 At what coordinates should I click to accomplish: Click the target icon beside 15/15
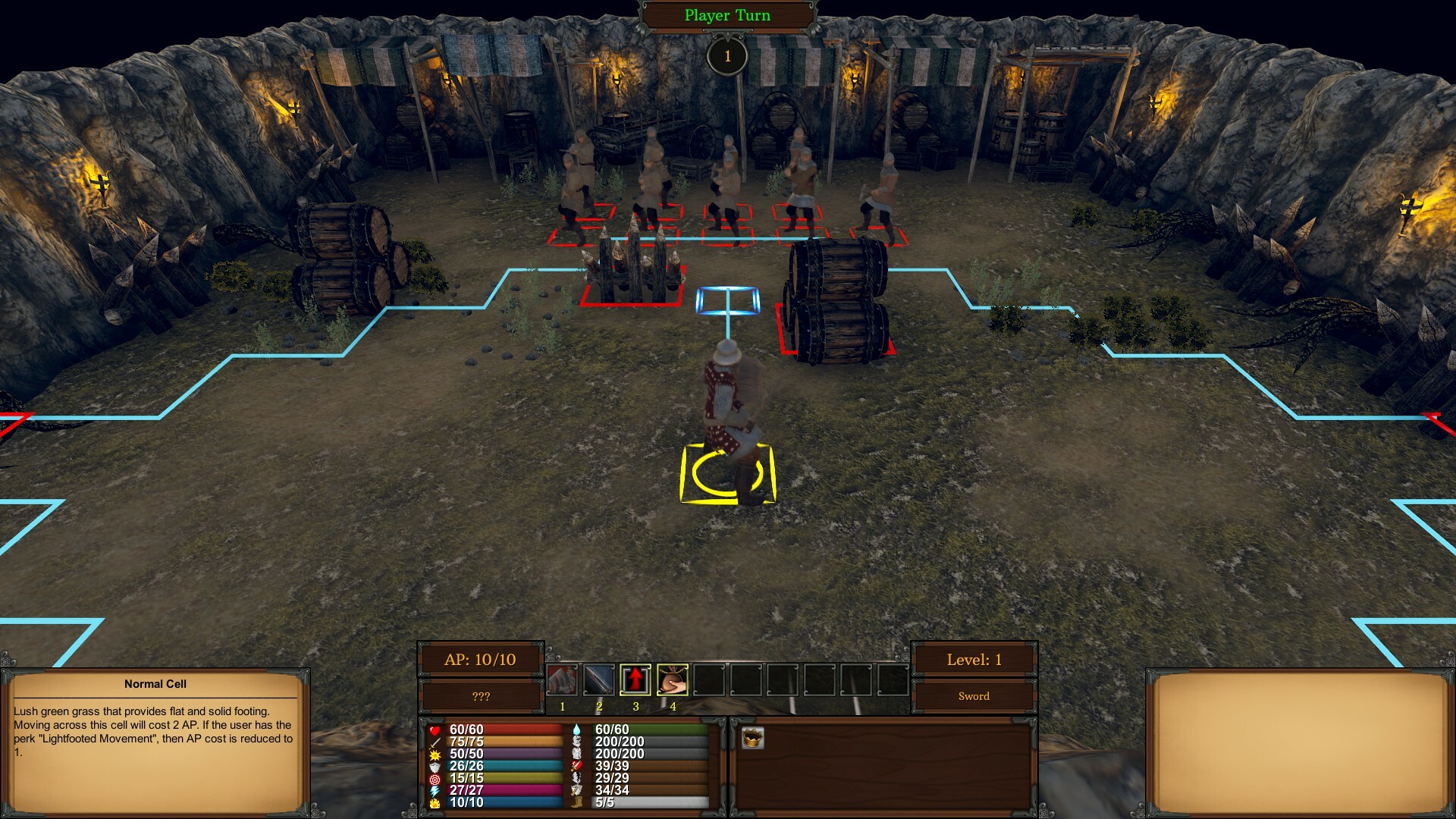point(434,778)
